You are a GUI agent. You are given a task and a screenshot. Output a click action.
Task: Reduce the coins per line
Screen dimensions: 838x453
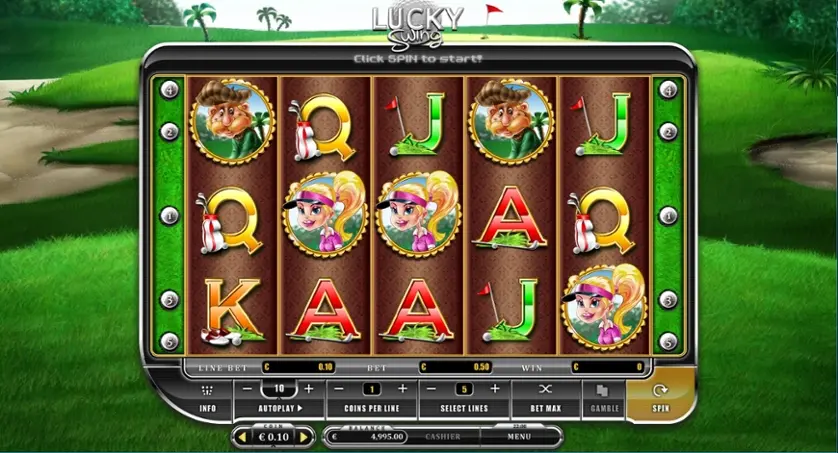pos(339,388)
